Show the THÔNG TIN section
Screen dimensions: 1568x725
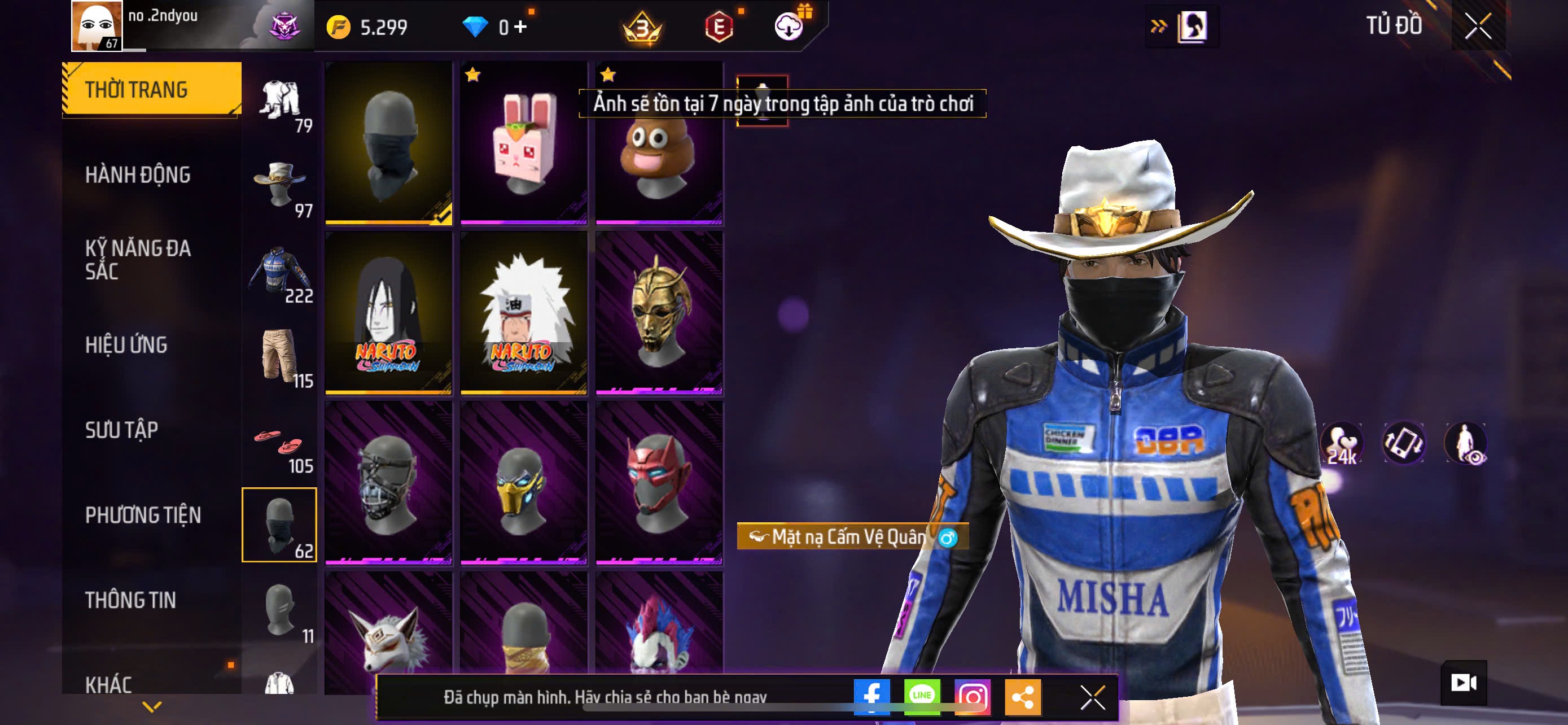pos(130,600)
